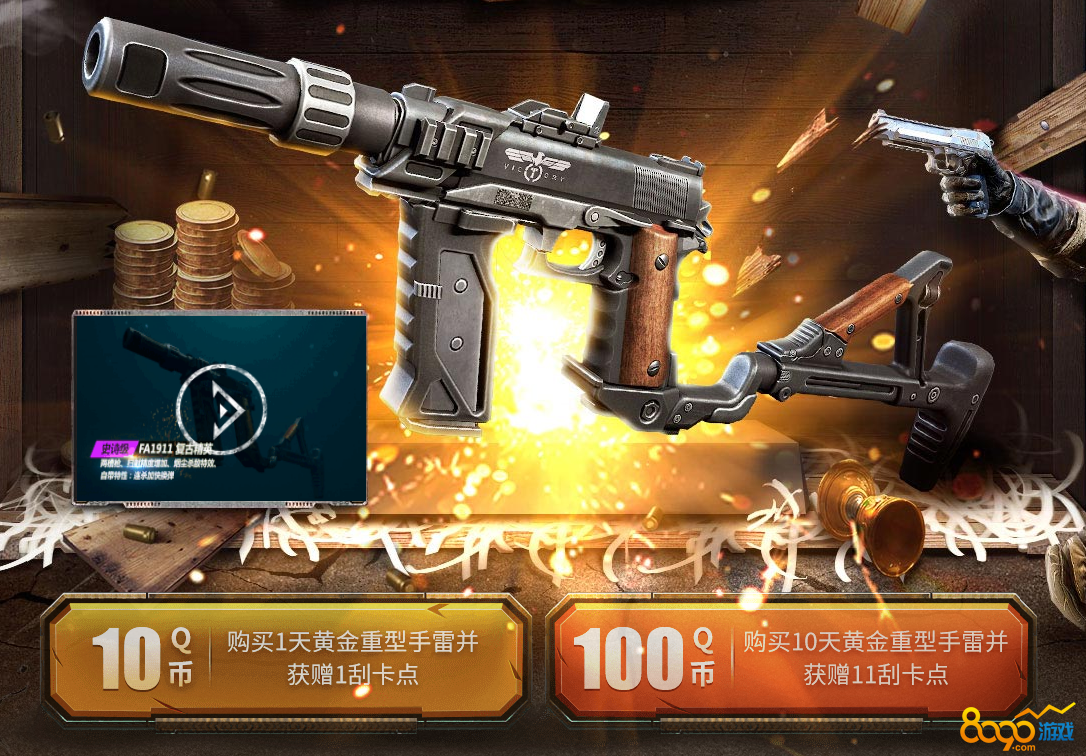Buy the 100 Q币 ten-day golden grenade offer

coord(790,657)
